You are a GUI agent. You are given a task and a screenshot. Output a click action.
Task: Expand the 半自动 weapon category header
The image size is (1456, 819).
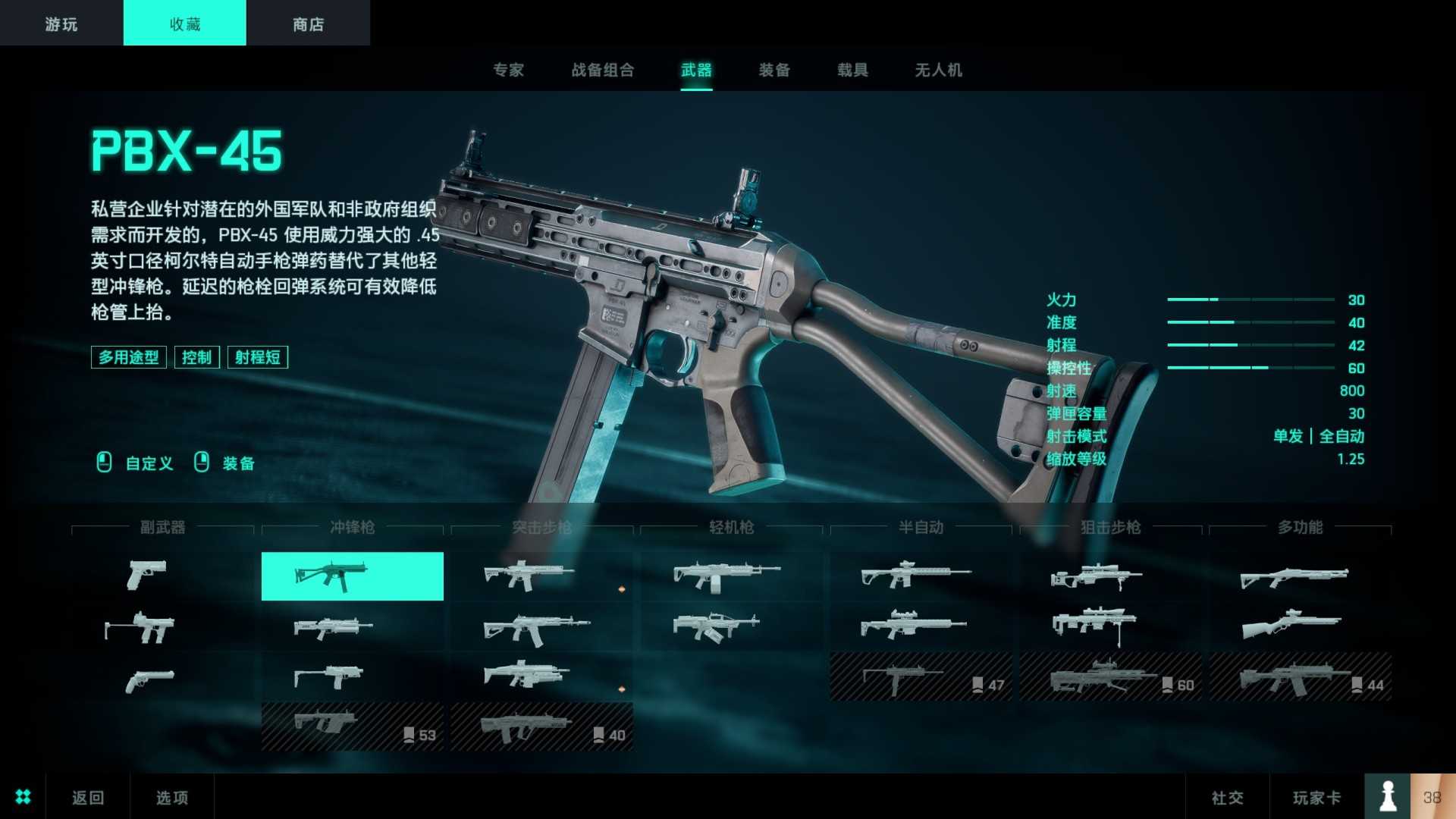pyautogui.click(x=921, y=528)
